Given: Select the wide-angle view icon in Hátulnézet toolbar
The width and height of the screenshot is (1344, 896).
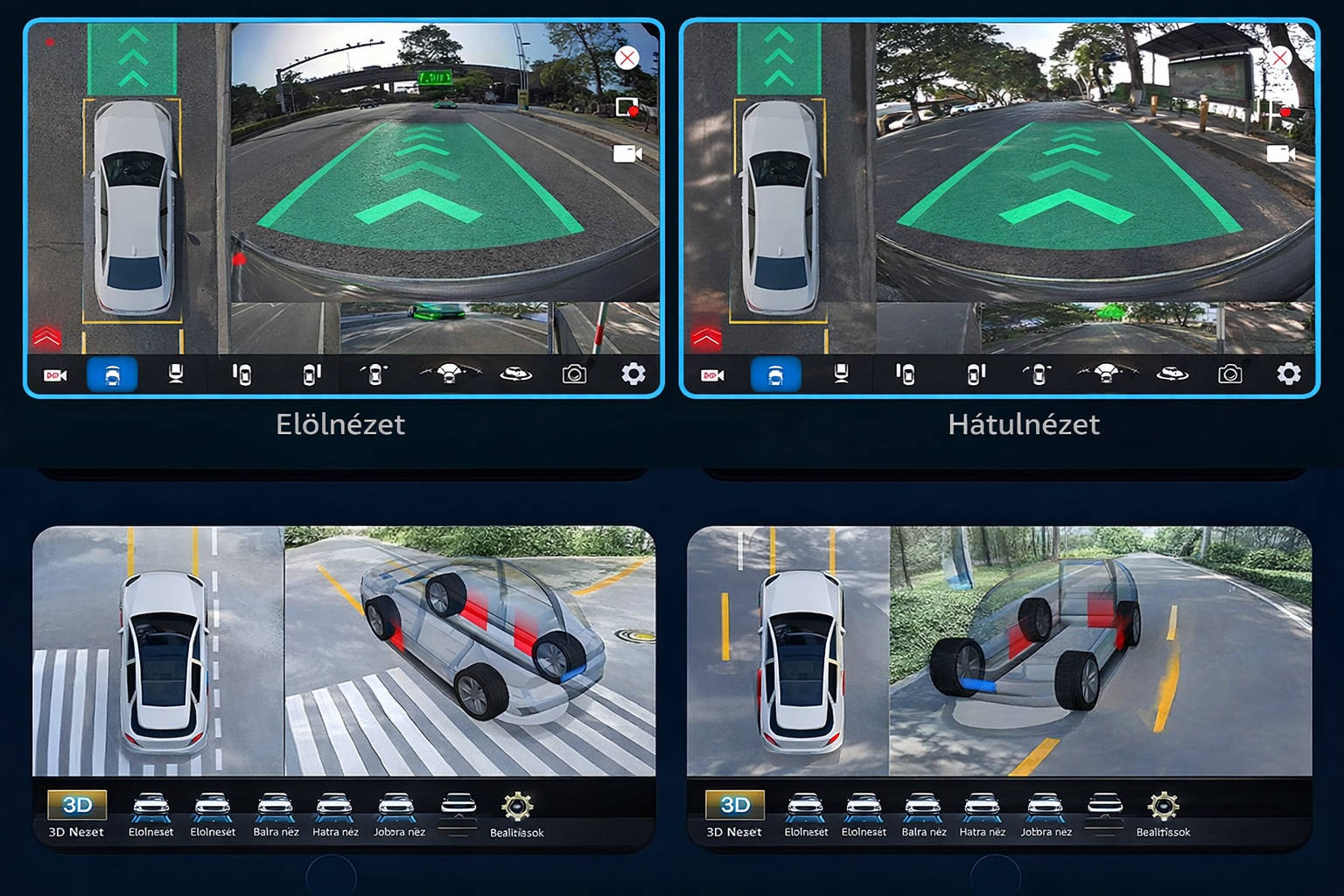Looking at the screenshot, I should tap(1106, 374).
